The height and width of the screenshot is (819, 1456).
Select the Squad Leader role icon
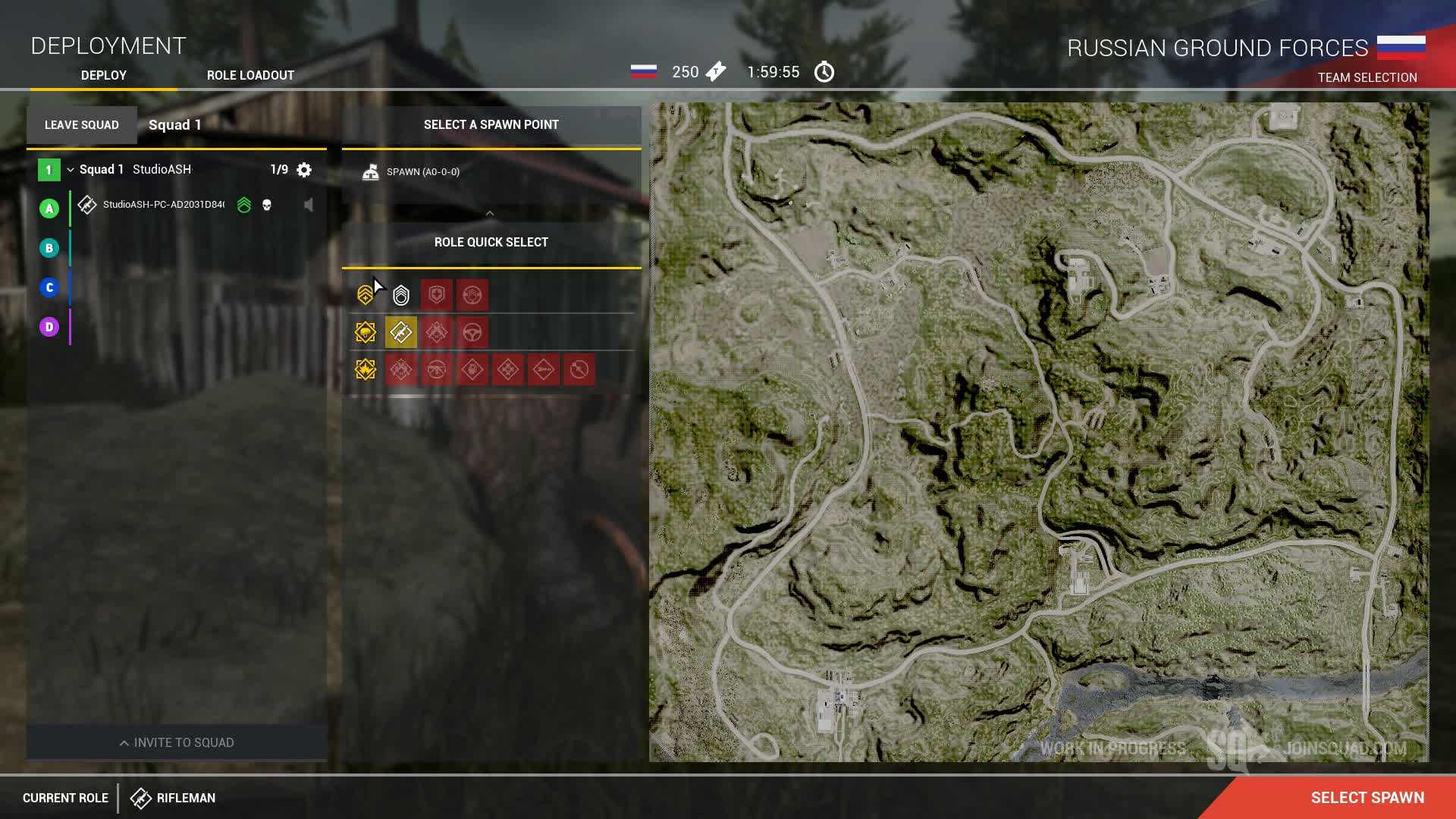[x=401, y=295]
